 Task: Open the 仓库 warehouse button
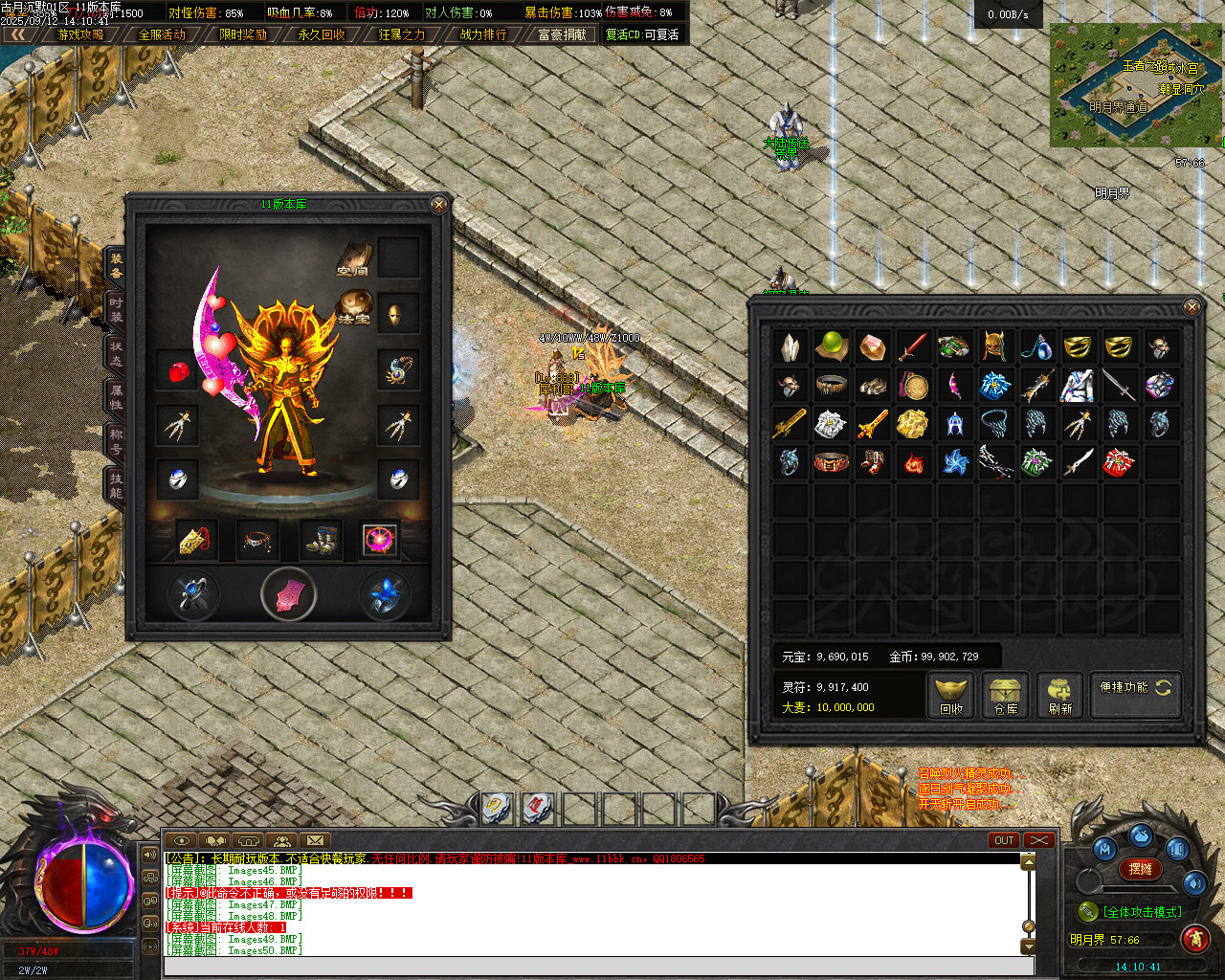(x=1005, y=695)
